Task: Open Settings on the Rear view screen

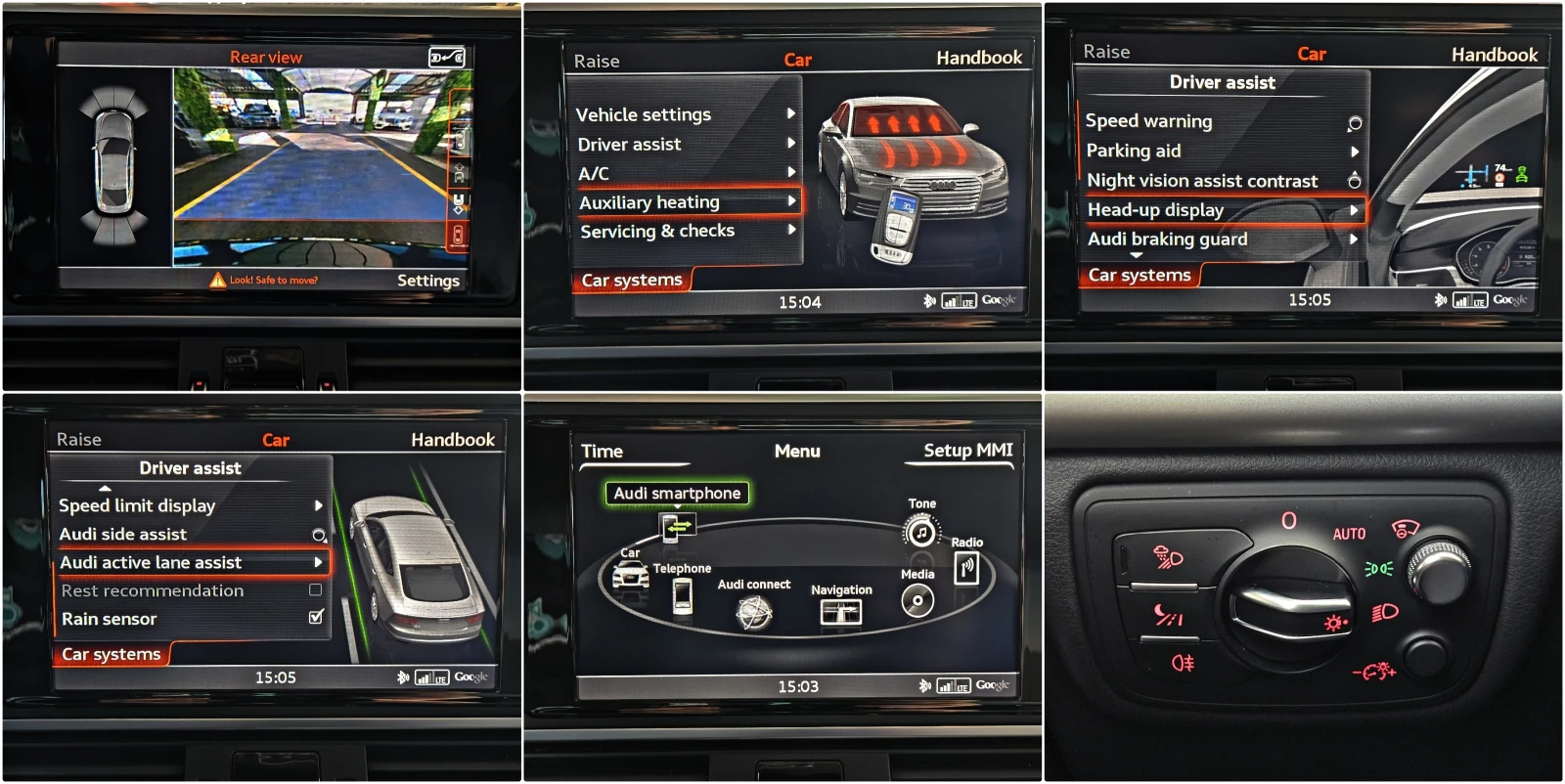Action: (x=428, y=280)
